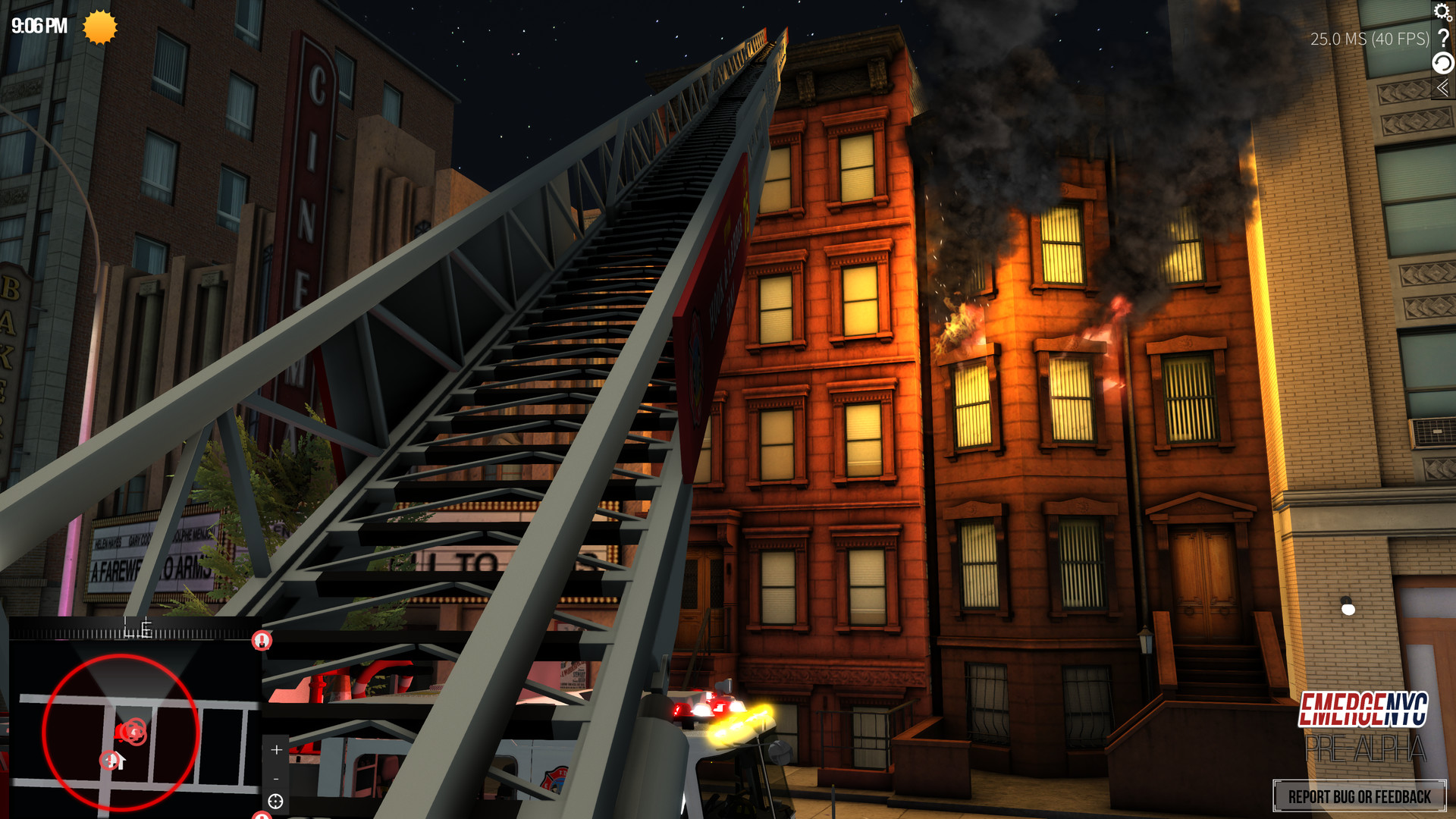
Task: Zoom out the minimap with the minus control
Action: point(276,780)
